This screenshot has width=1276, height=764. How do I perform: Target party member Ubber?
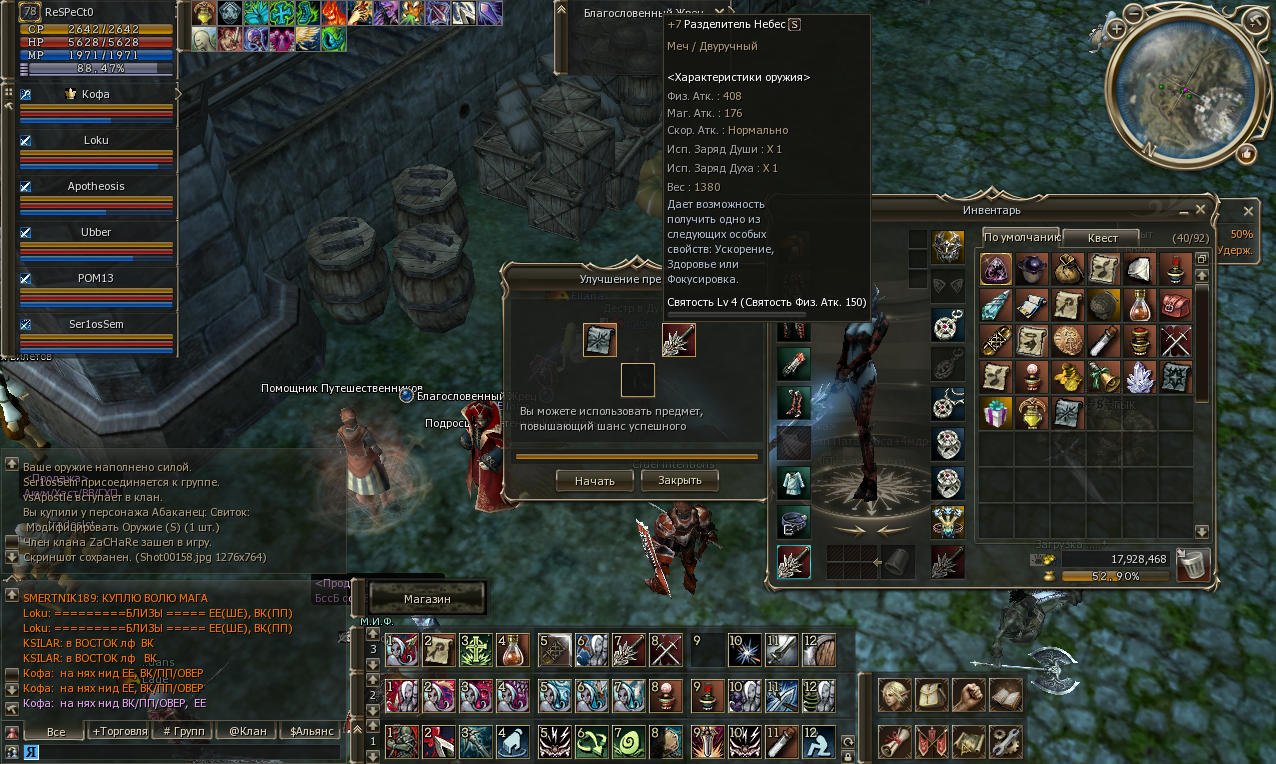click(96, 232)
